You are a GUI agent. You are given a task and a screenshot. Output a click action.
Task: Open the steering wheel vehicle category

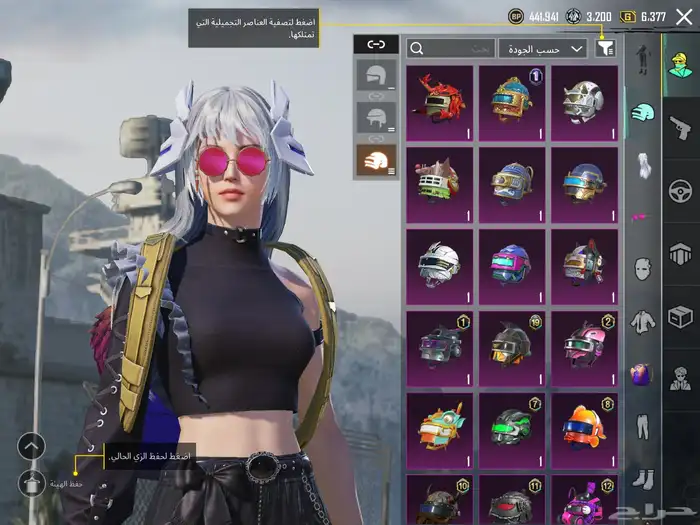click(680, 190)
